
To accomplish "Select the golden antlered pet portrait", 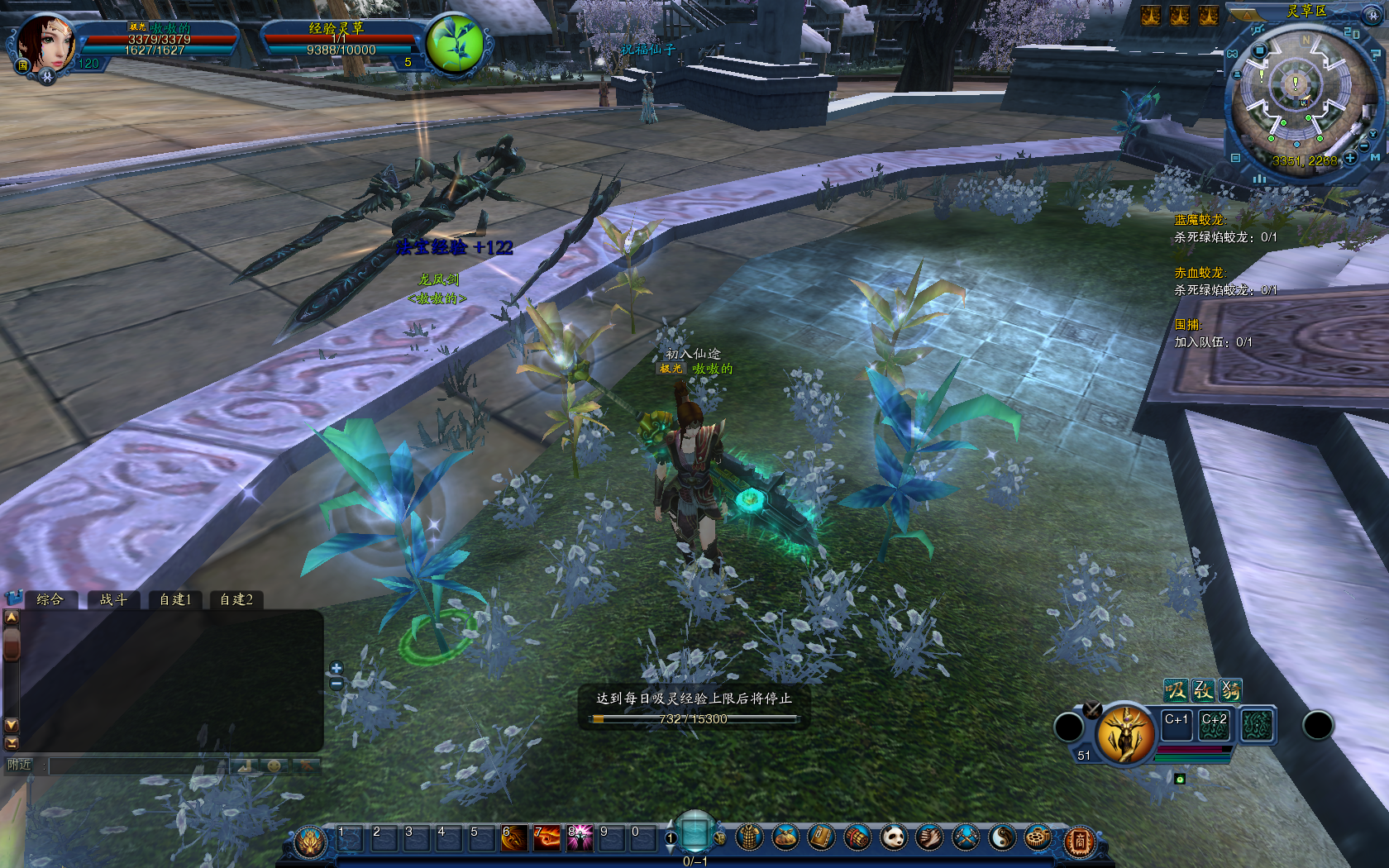I will pos(1124,734).
